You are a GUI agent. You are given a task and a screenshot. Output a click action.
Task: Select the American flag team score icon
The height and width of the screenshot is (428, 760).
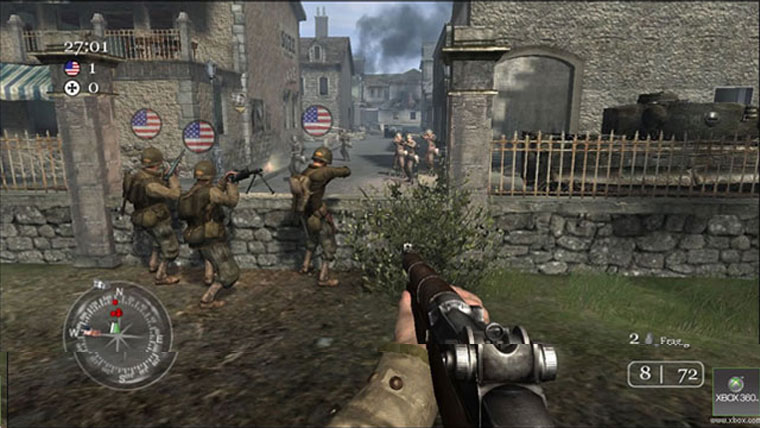coord(72,68)
